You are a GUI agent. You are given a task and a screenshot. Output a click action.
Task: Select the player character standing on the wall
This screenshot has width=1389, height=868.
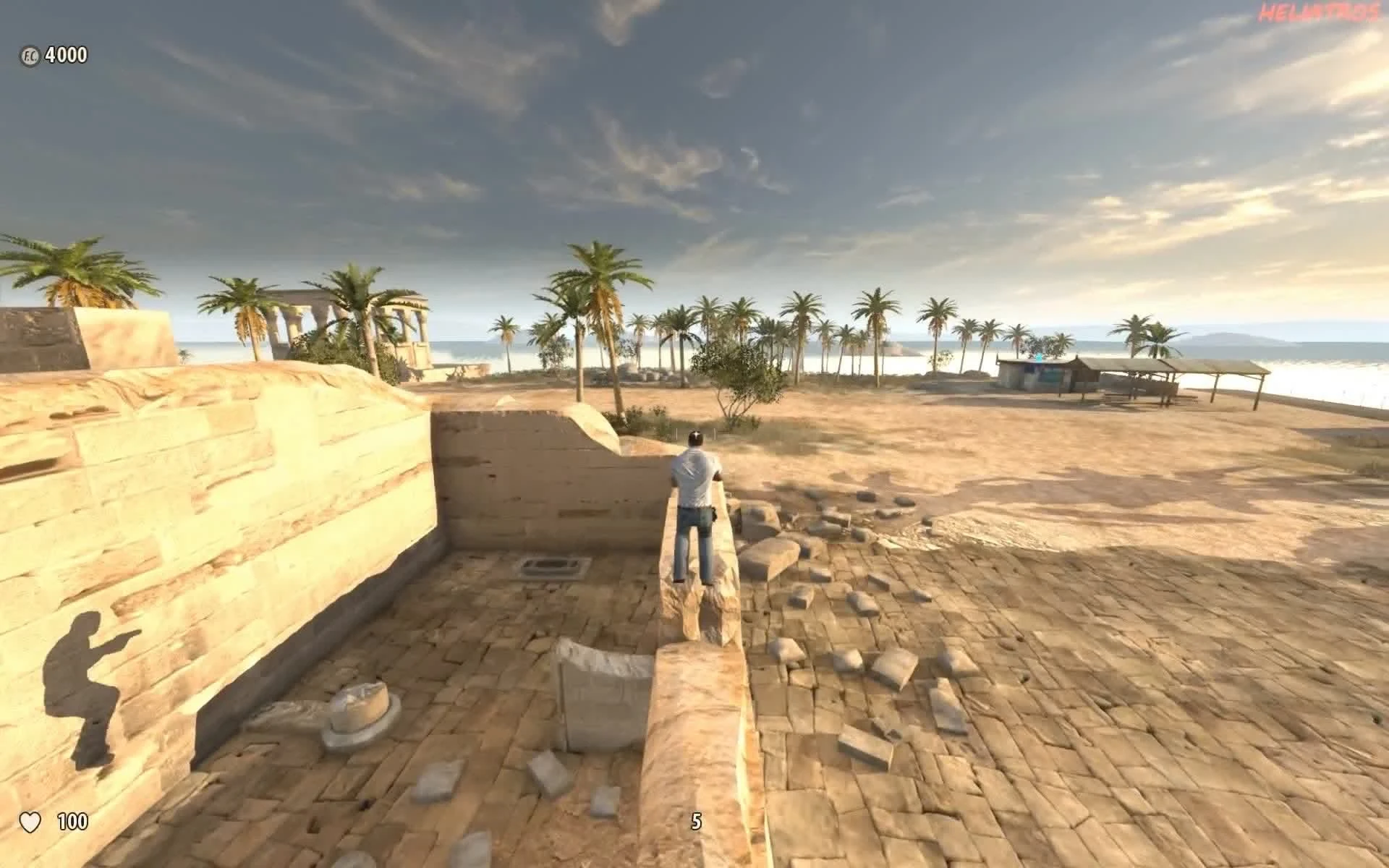696,499
